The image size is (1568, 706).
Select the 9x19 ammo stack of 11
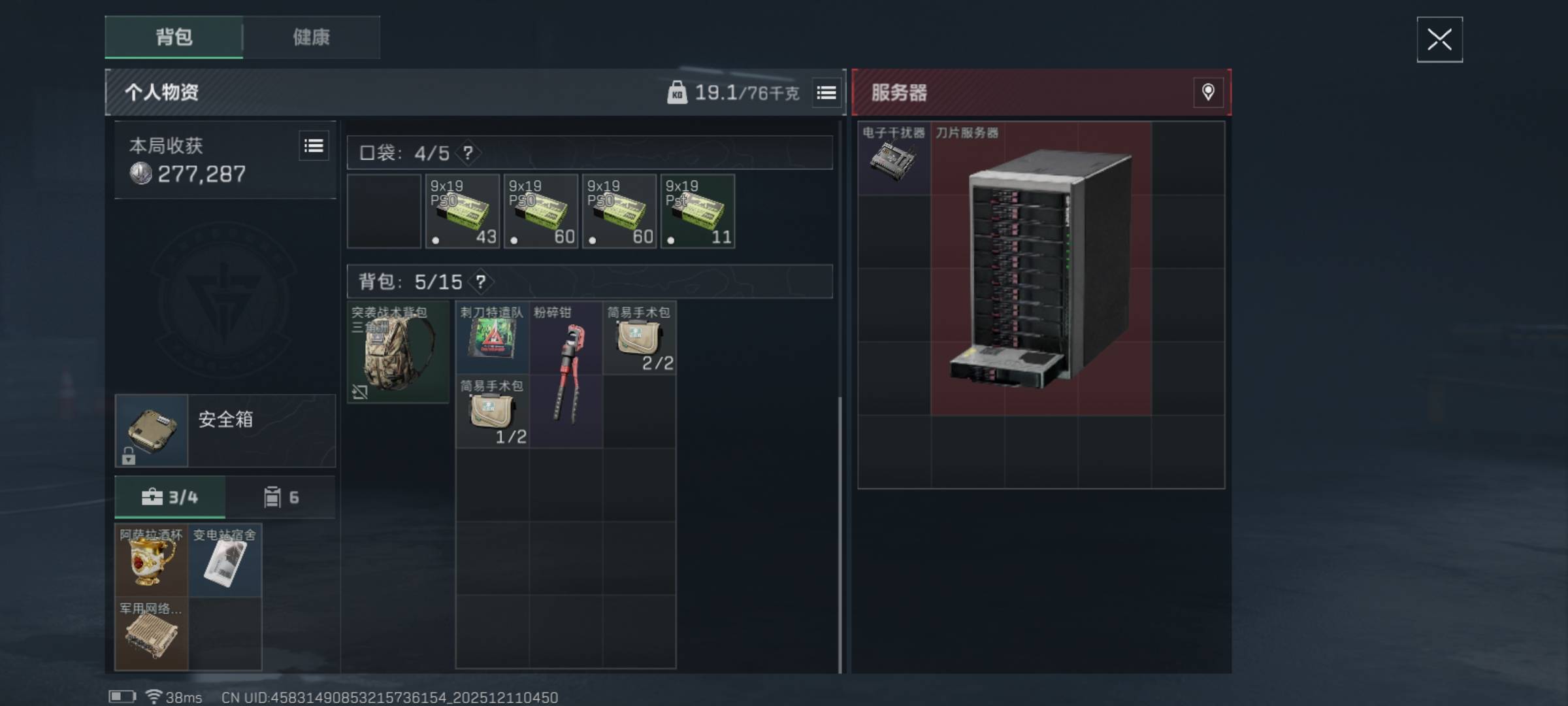[698, 211]
